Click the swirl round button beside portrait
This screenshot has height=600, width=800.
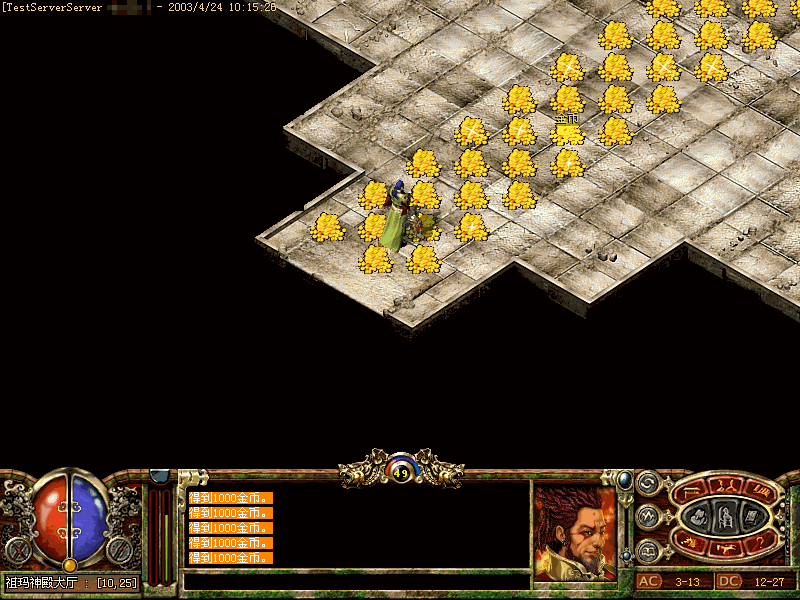coord(647,483)
